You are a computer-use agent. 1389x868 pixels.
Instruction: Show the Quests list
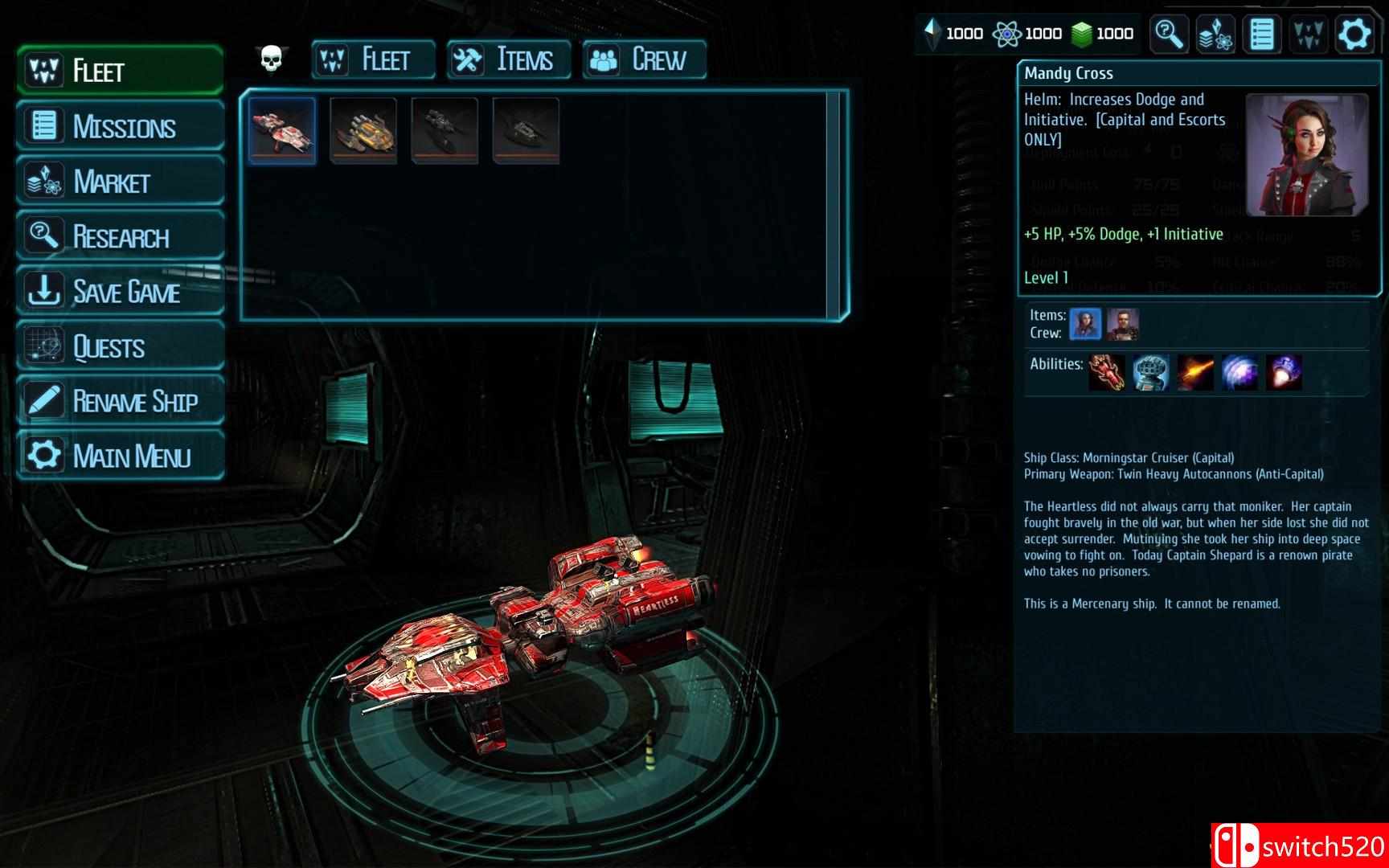click(121, 346)
